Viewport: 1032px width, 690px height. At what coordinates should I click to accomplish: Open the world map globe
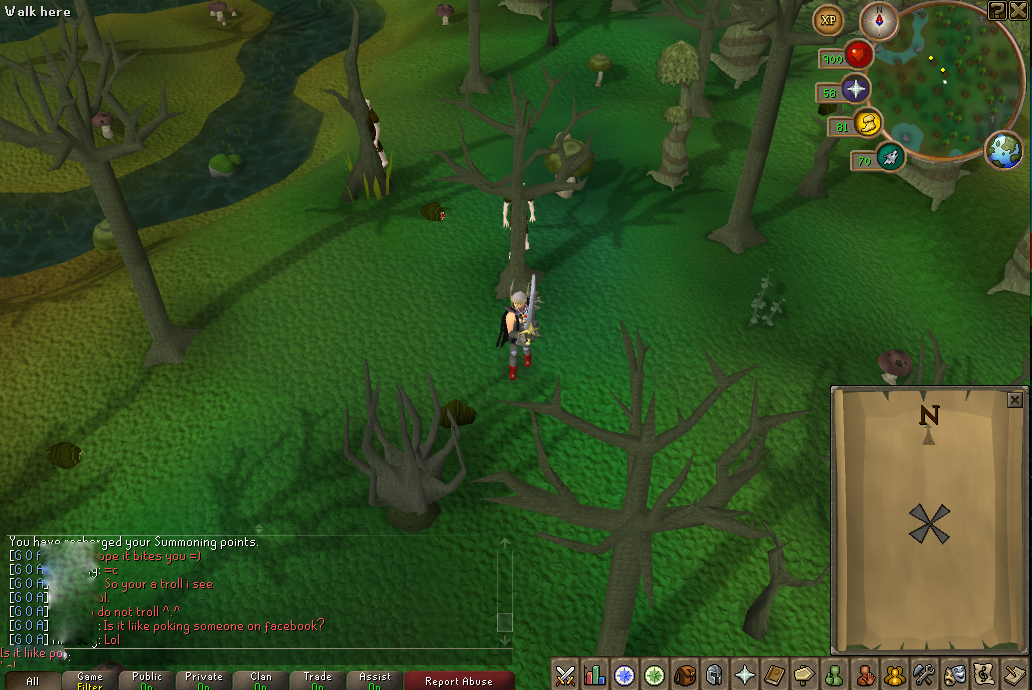point(1004,150)
